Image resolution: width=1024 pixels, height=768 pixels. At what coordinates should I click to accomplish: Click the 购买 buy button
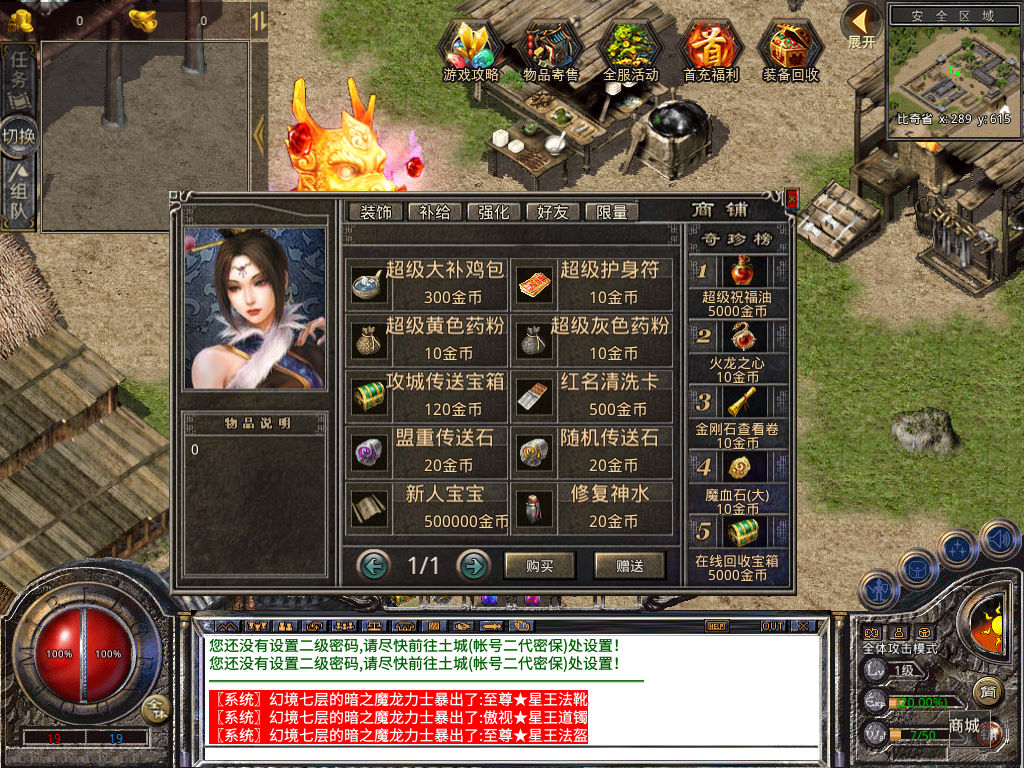pos(540,565)
